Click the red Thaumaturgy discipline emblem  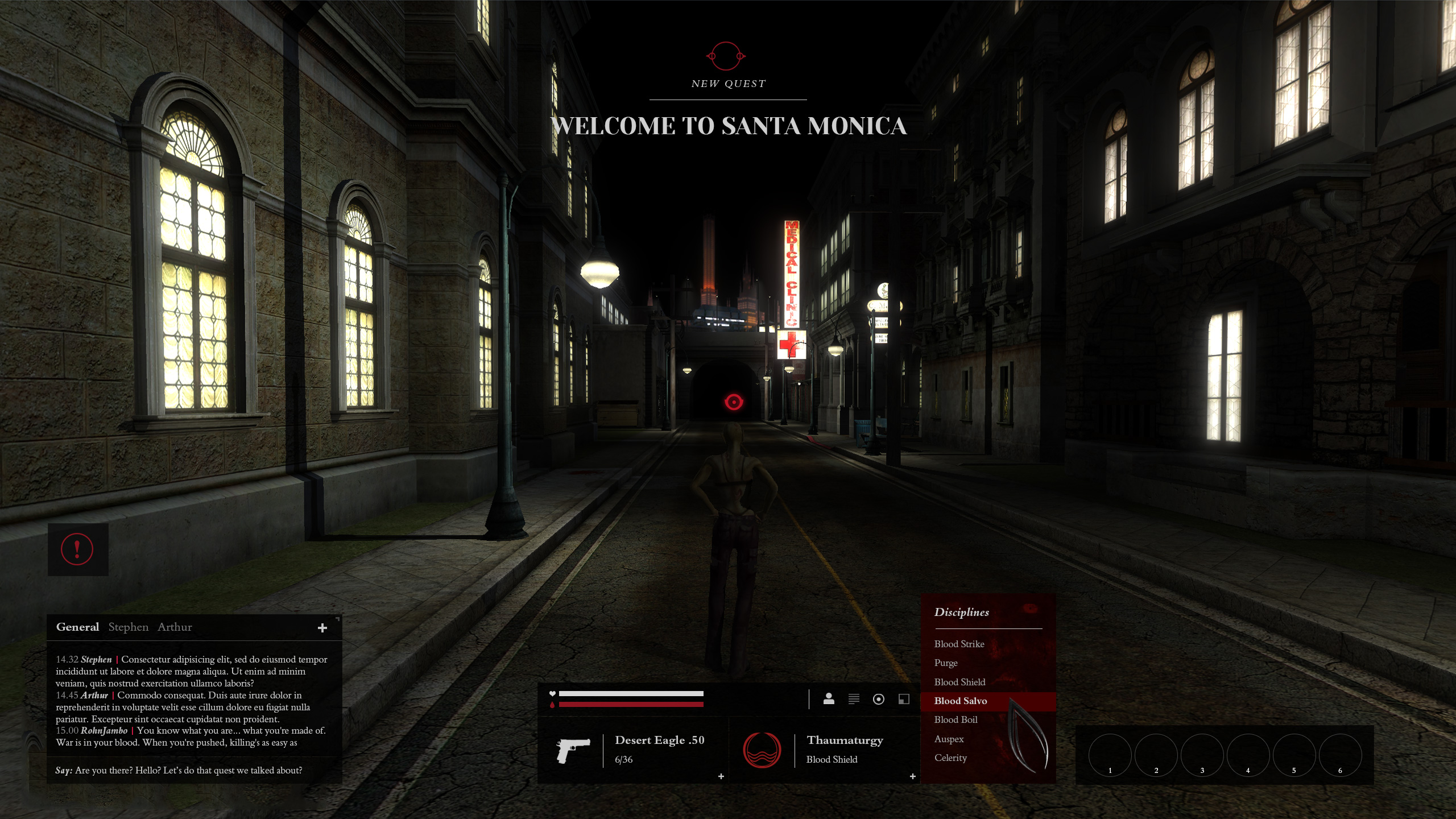click(x=762, y=750)
